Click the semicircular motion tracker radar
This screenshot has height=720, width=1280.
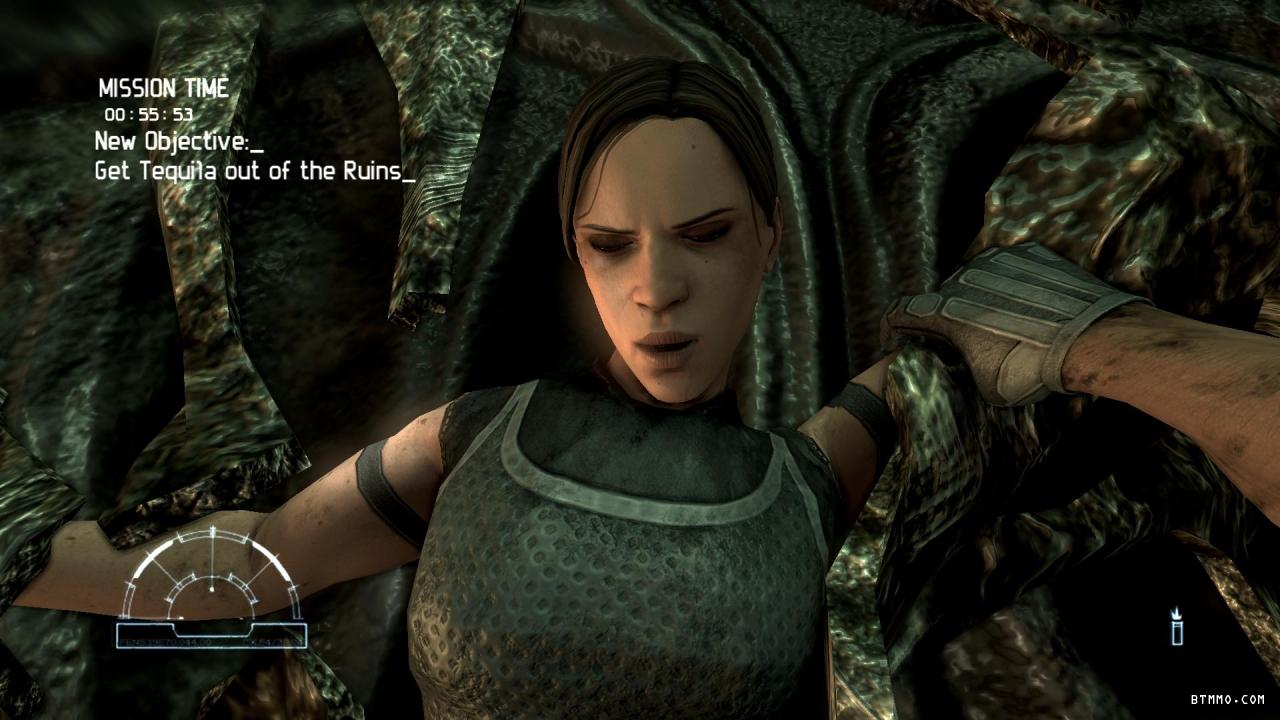click(x=211, y=580)
